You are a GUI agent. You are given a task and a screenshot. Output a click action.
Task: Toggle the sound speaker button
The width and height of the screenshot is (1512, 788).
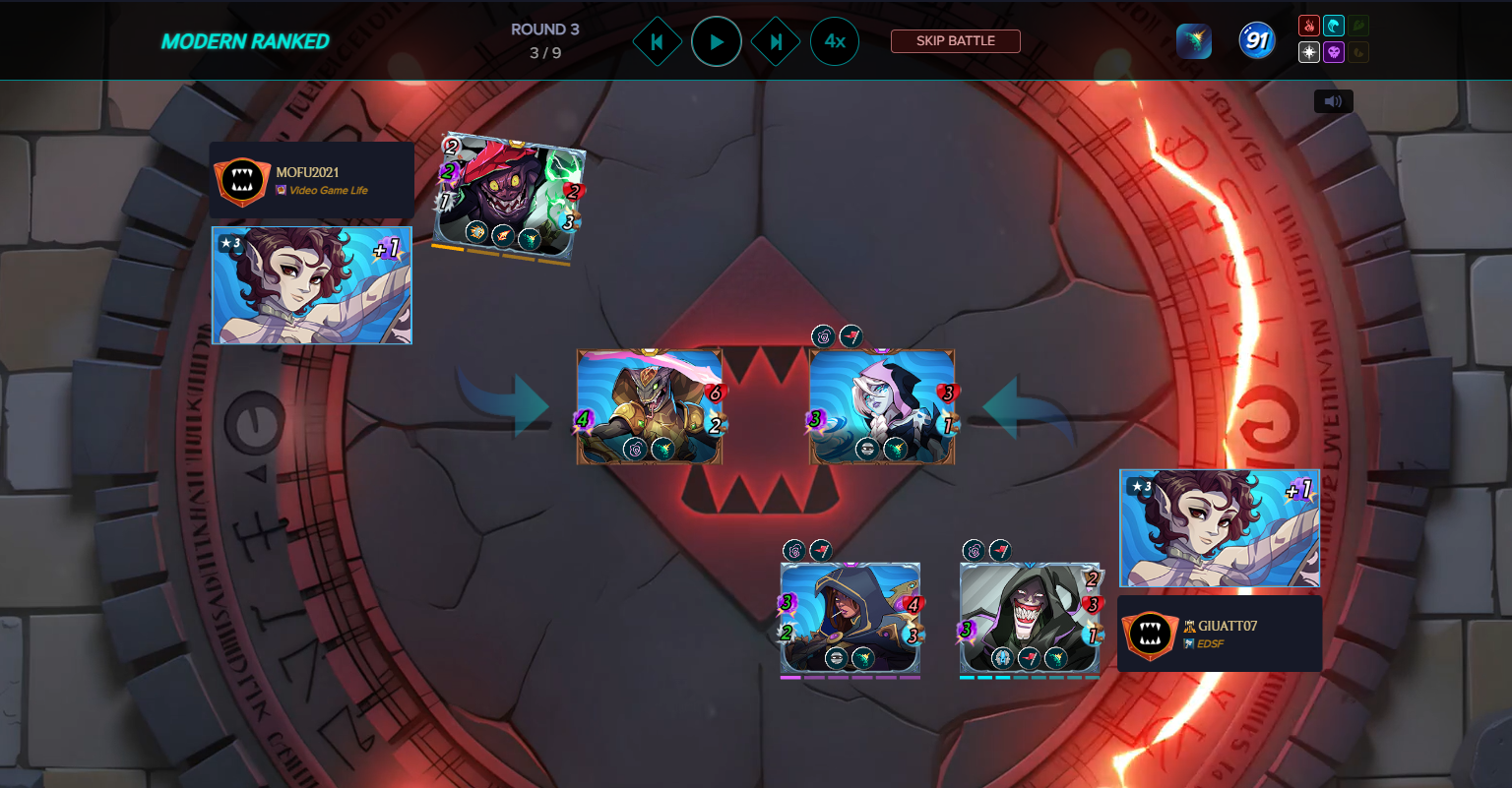1333,101
